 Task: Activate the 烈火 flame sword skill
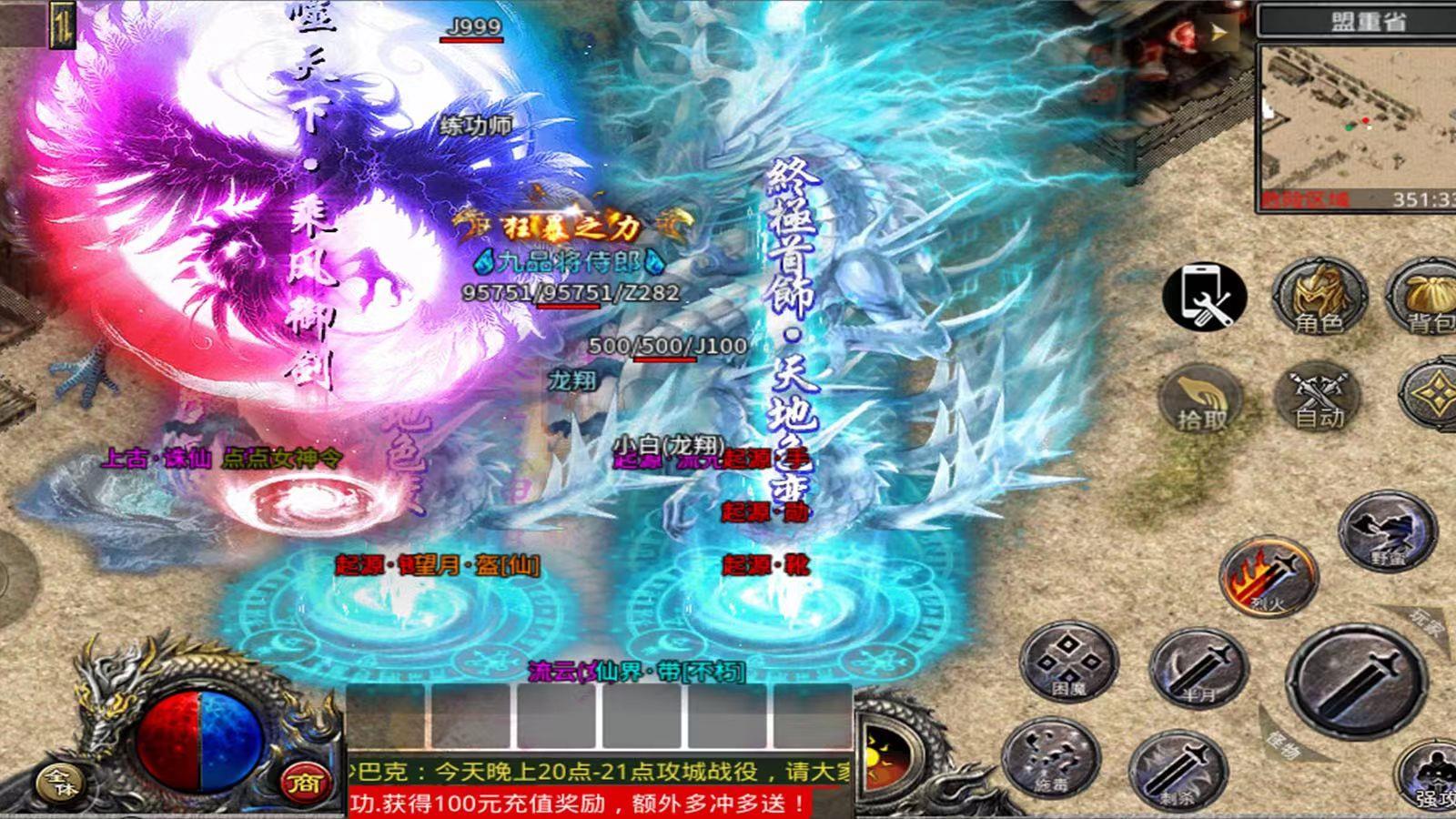1269,575
